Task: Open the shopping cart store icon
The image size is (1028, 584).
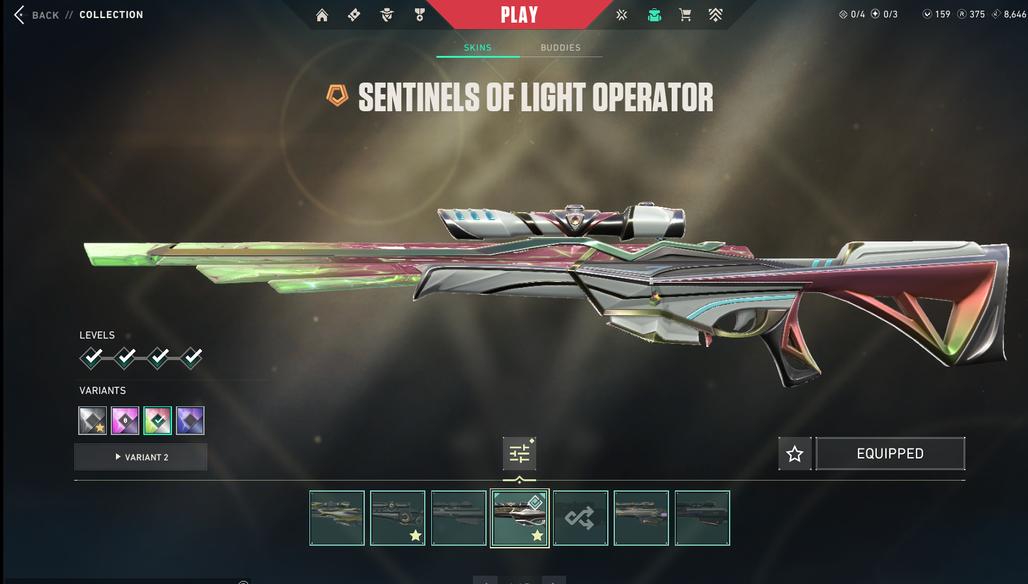Action: click(685, 15)
